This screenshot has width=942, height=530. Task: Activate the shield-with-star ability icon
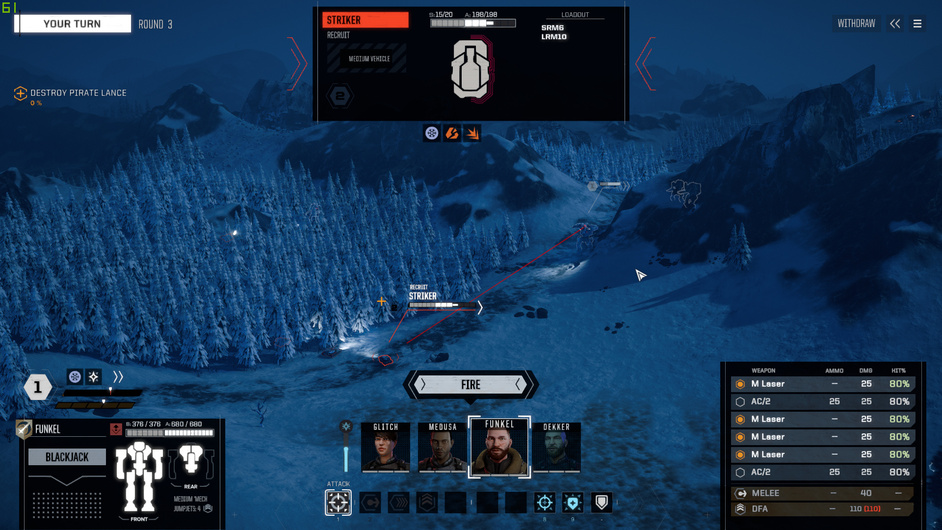[x=572, y=502]
